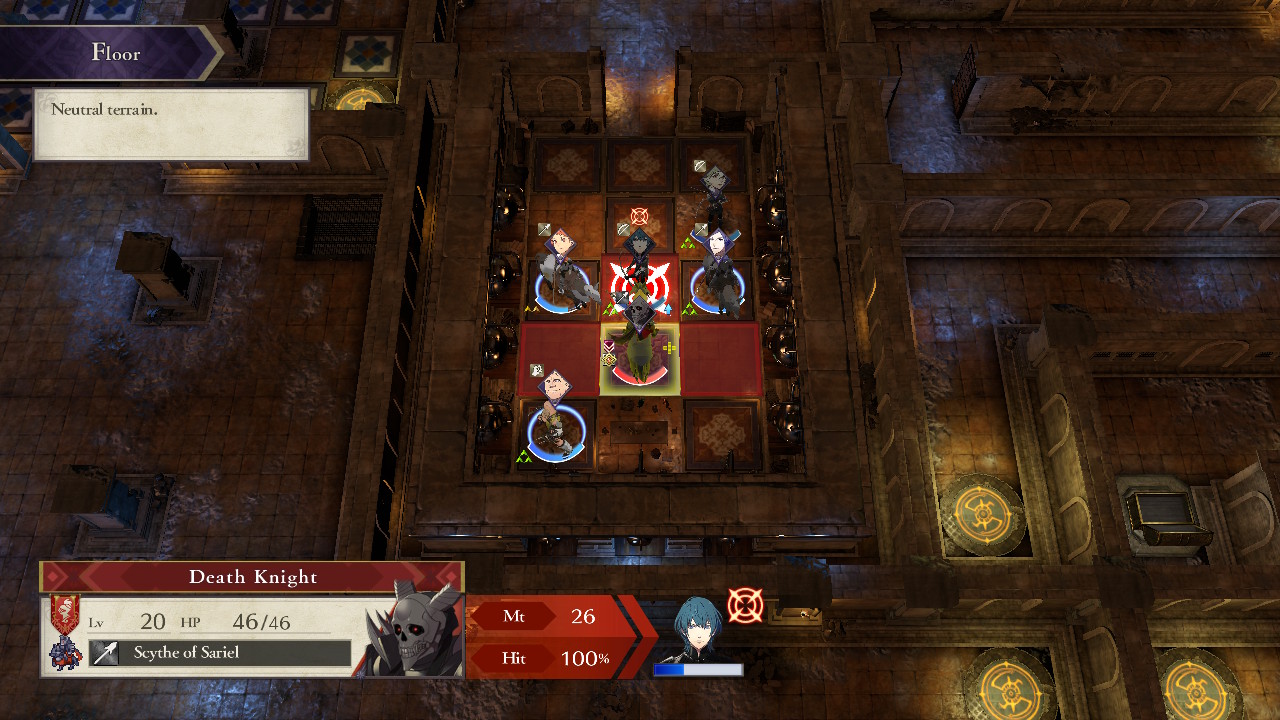
Task: Click the lance icon beside Scythe of Sariel
Action: [104, 651]
